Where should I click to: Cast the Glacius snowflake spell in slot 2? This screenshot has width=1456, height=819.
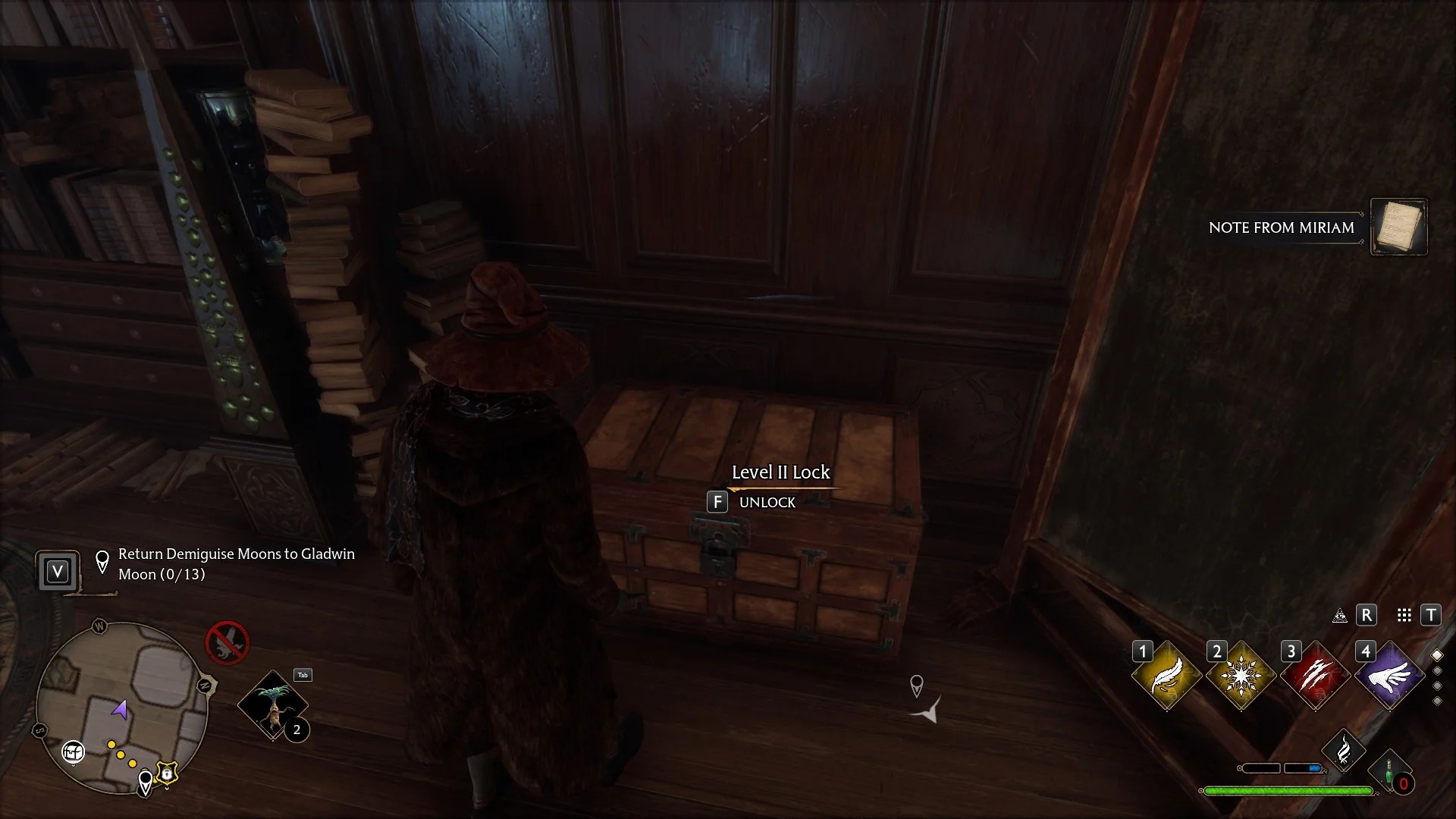point(1241,674)
